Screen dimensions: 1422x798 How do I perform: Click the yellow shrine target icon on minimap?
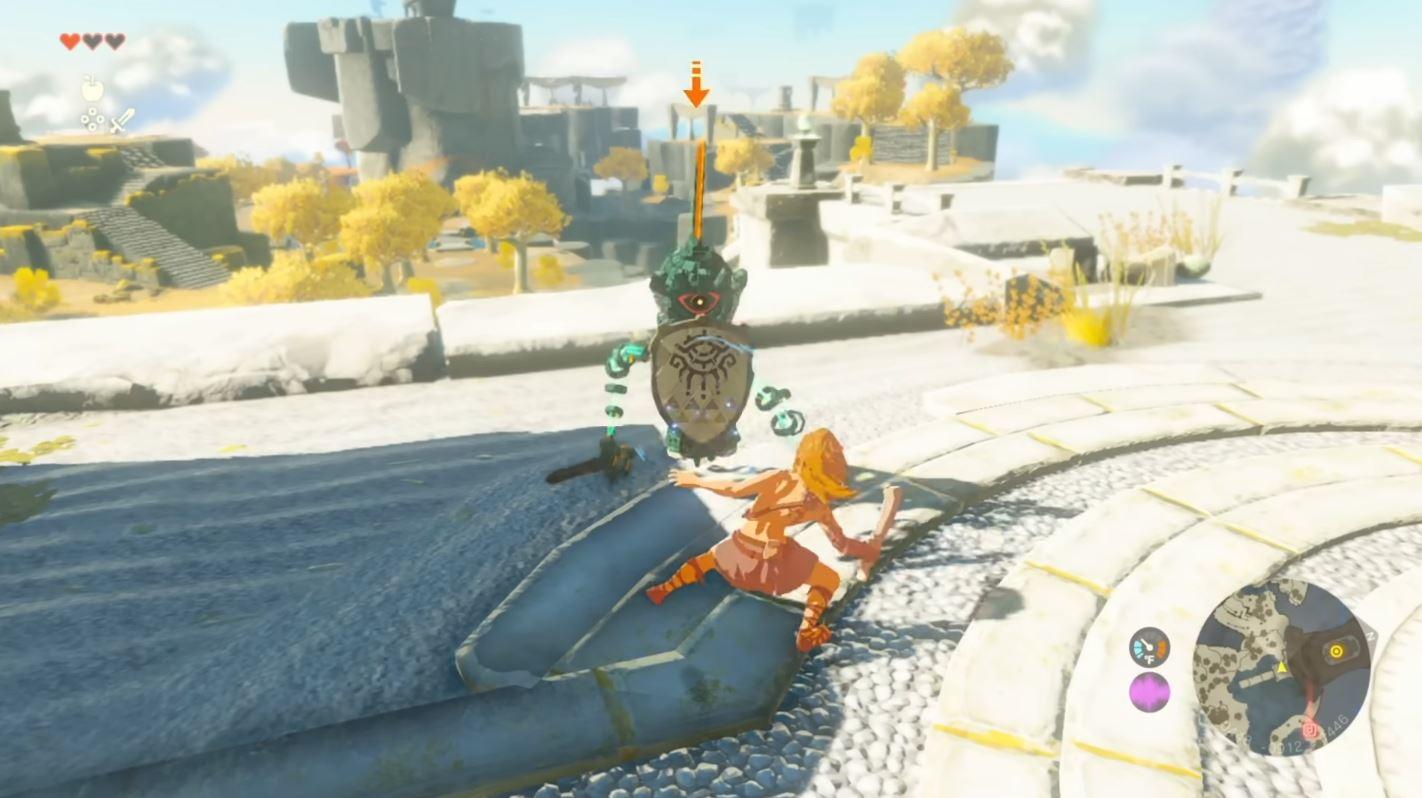pyautogui.click(x=1337, y=650)
